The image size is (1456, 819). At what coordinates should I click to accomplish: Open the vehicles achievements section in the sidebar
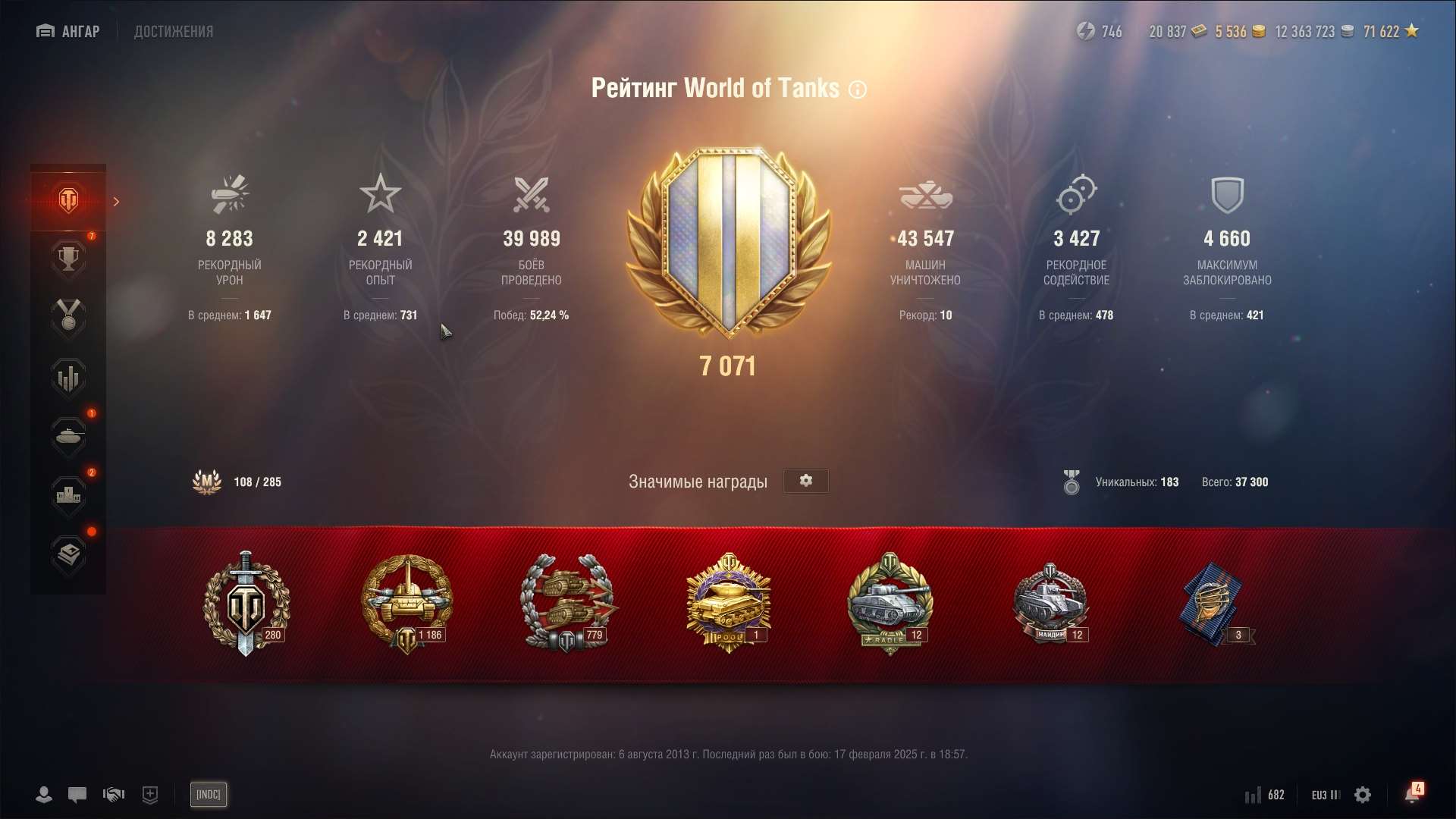tap(68, 437)
